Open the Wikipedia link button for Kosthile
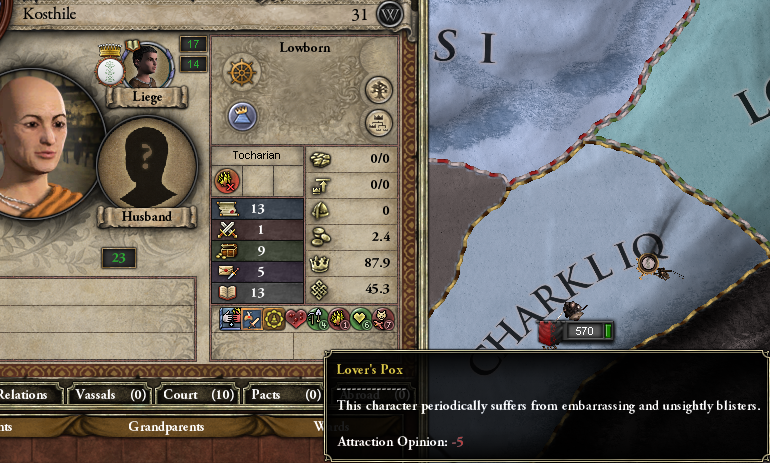Viewport: 770px width, 463px height. 392,15
